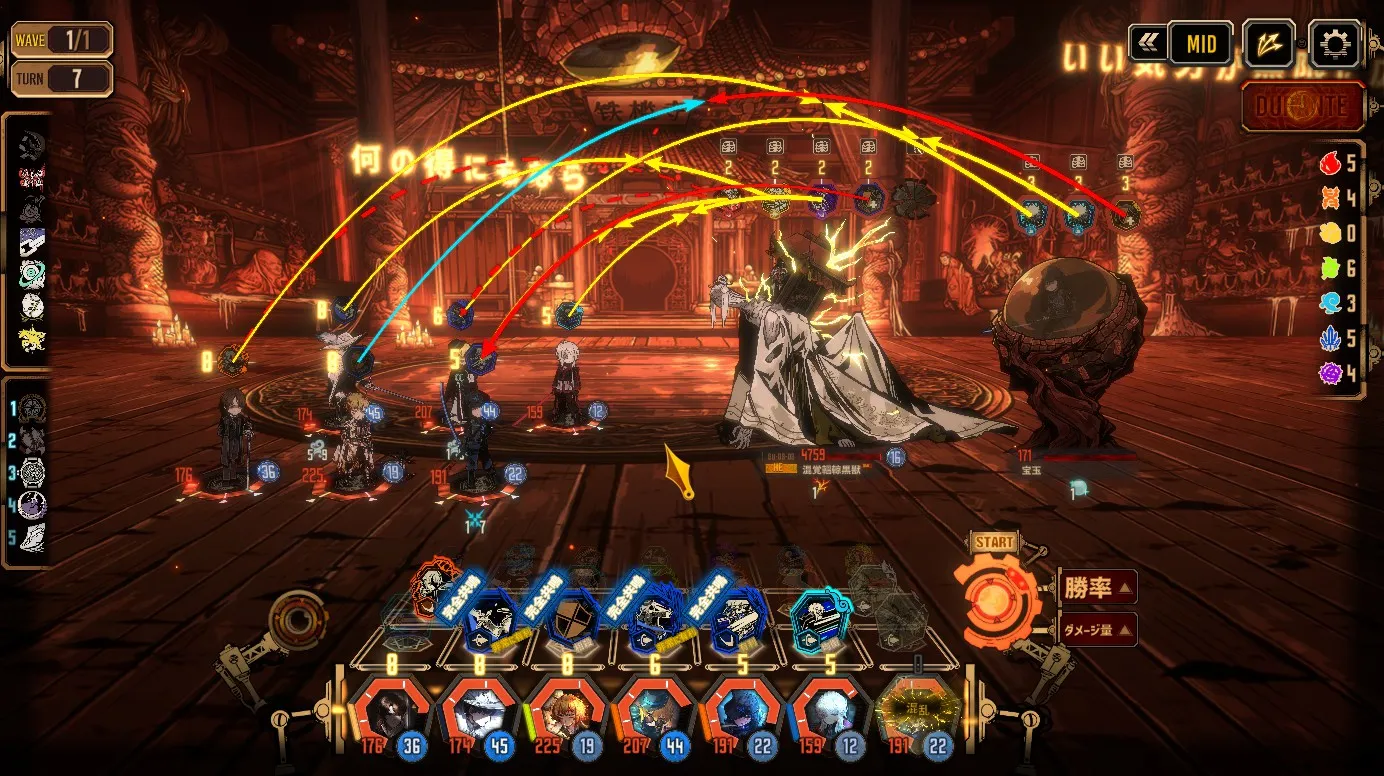Click the red DUE NITE button
Viewport: 1384px width, 776px height.
tap(1304, 107)
